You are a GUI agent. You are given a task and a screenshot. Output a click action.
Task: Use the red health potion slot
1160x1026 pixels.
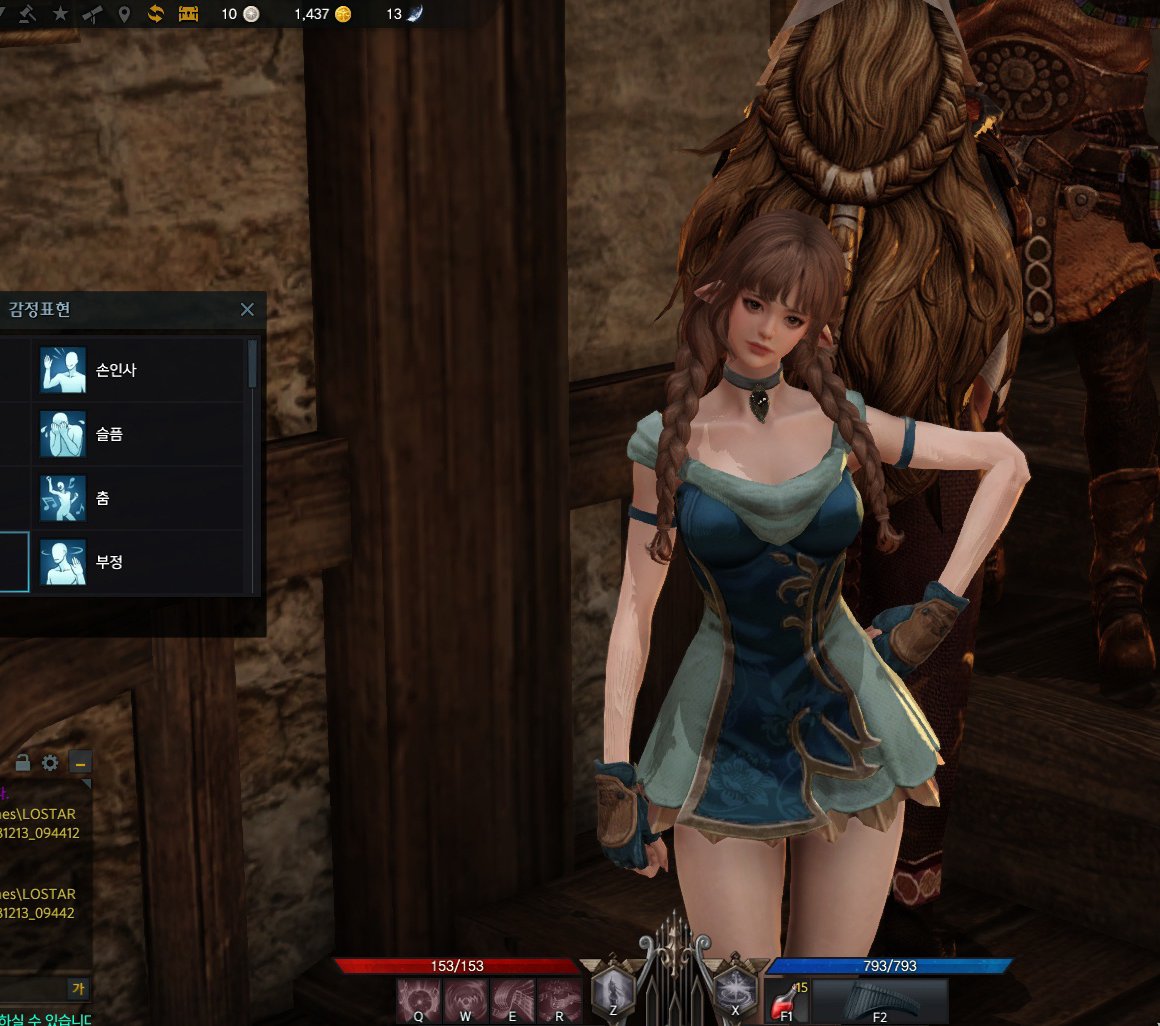click(x=787, y=1000)
